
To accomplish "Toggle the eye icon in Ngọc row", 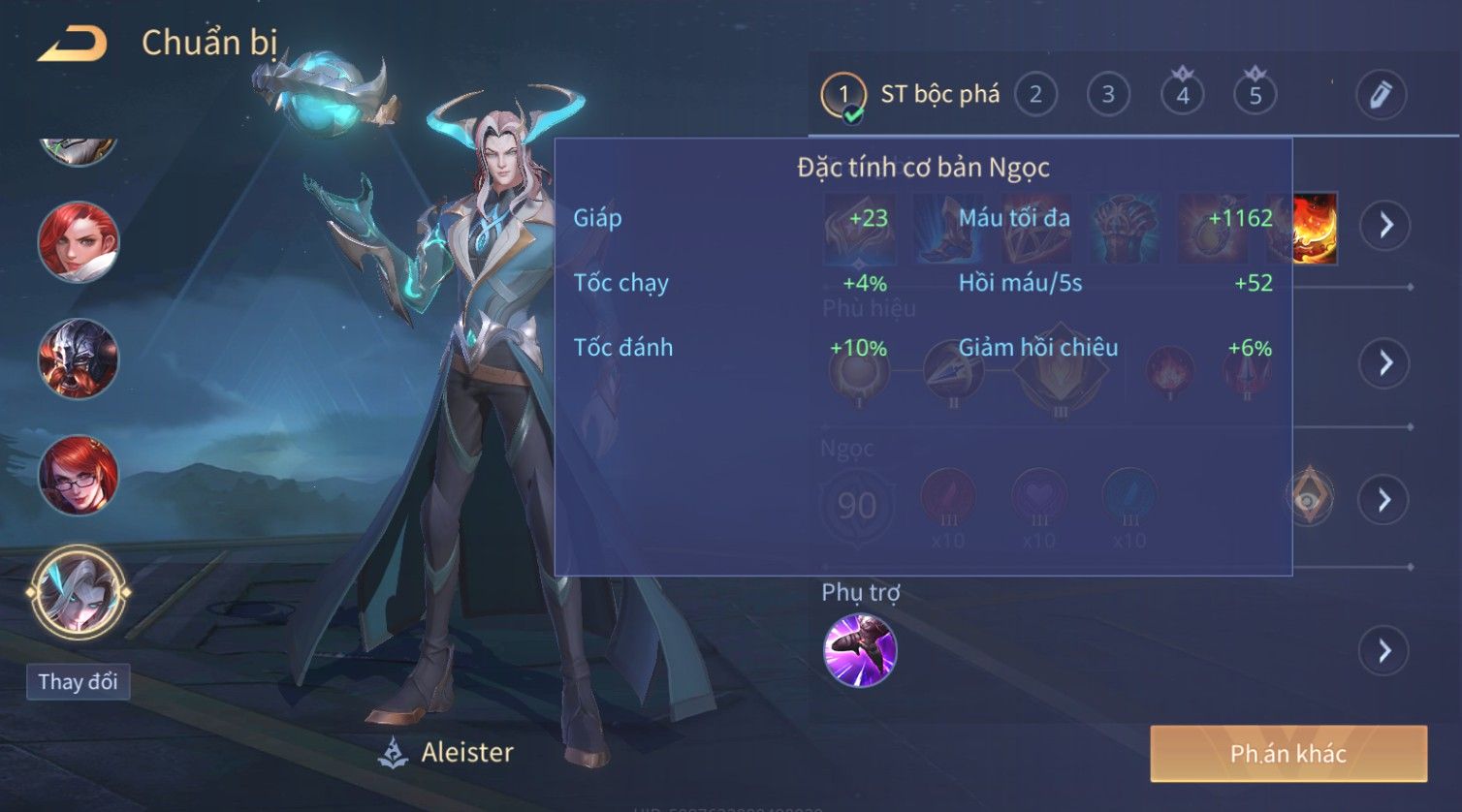I will tap(1309, 499).
